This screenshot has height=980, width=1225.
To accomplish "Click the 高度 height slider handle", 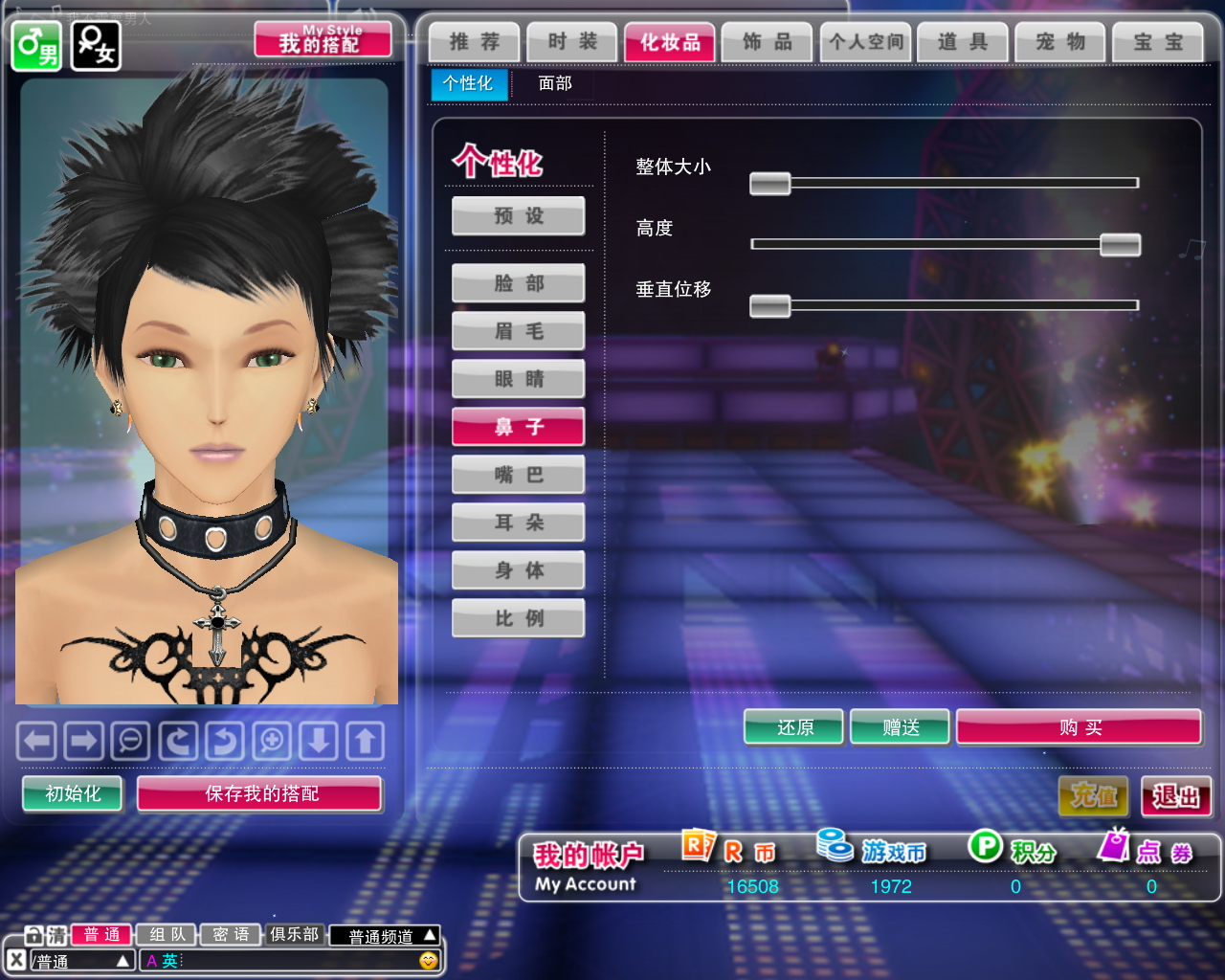I will [1120, 244].
